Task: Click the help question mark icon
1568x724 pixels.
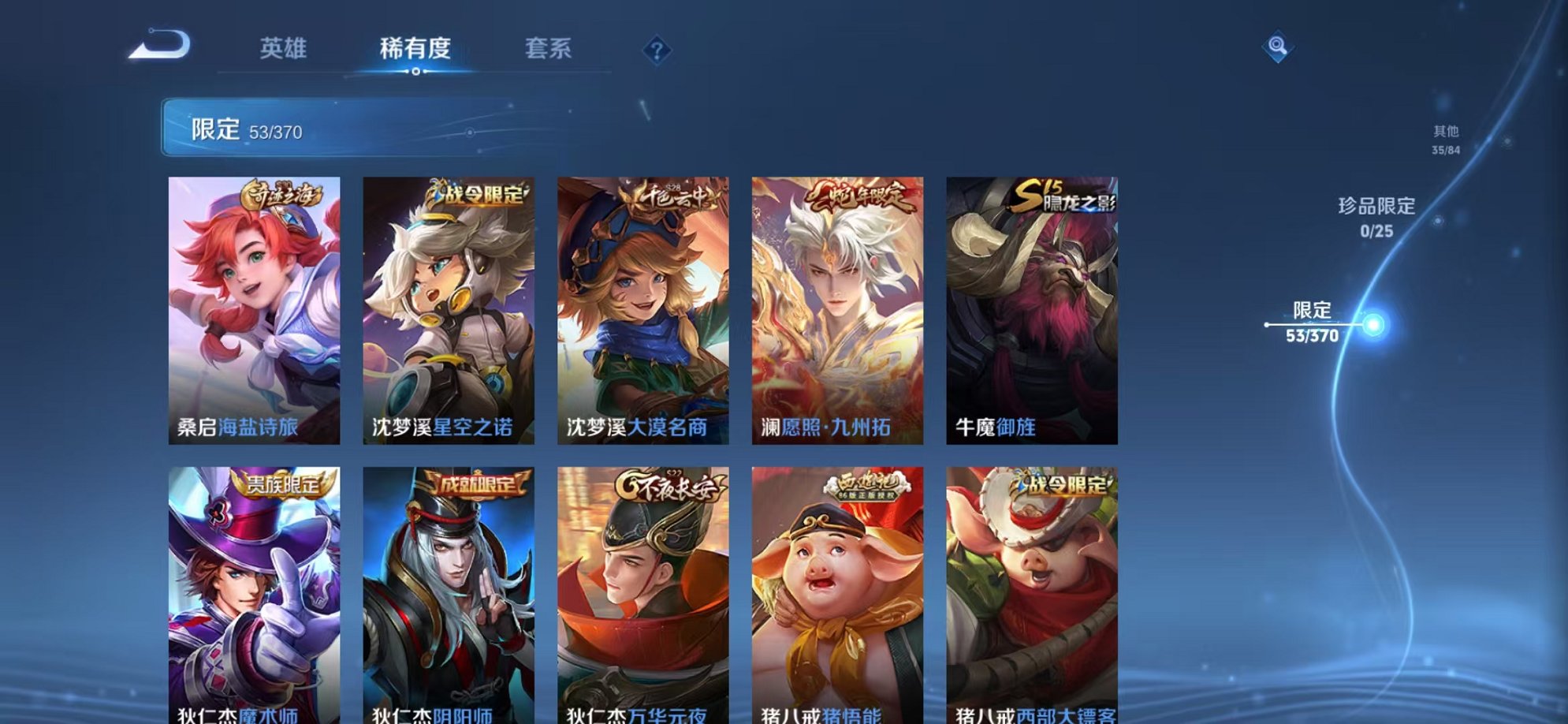Action: click(x=657, y=50)
